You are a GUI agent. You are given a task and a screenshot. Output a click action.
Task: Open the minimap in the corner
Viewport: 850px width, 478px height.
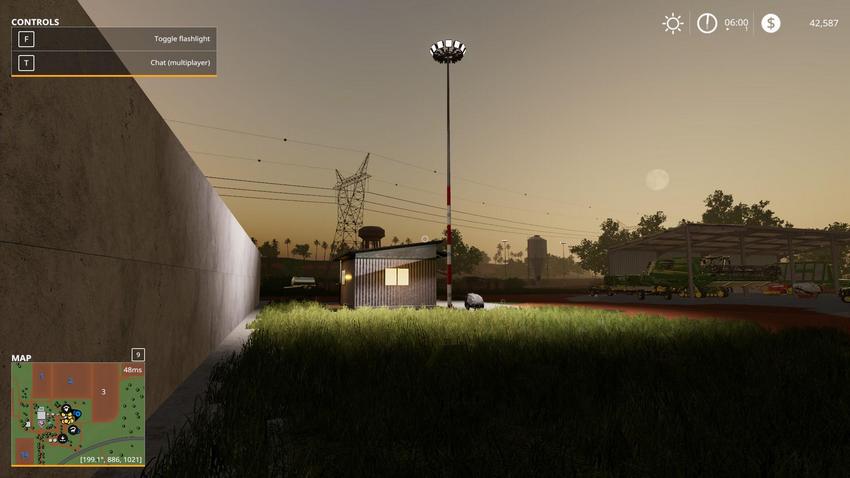click(78, 414)
